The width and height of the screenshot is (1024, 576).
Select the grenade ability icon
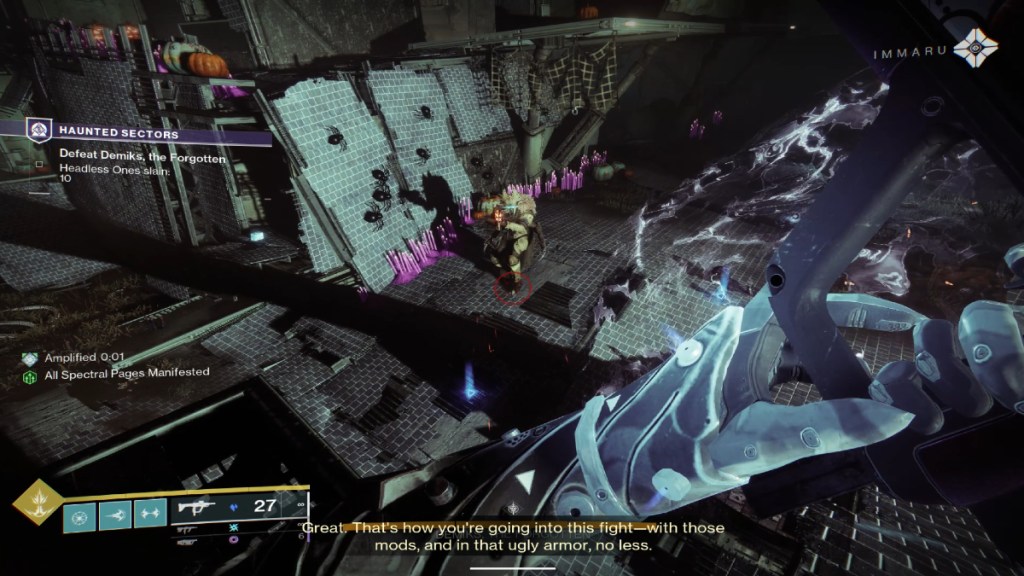point(81,515)
